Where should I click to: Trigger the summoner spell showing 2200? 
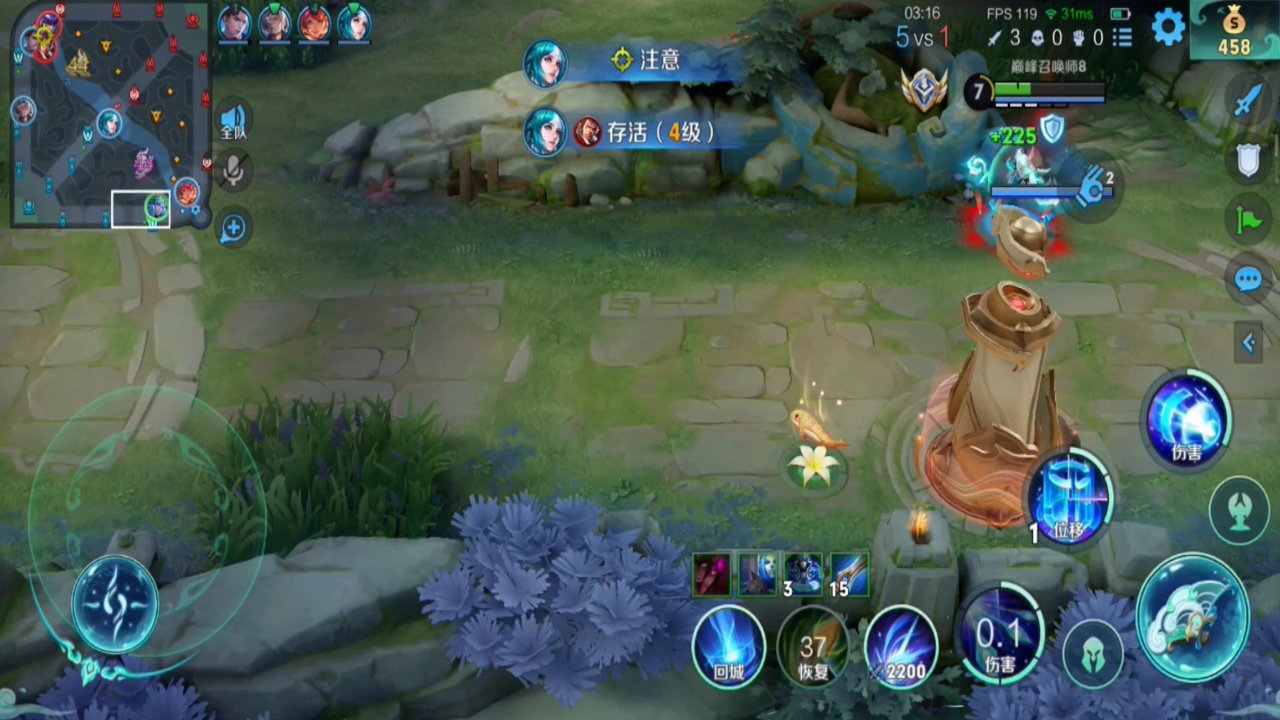pyautogui.click(x=900, y=645)
